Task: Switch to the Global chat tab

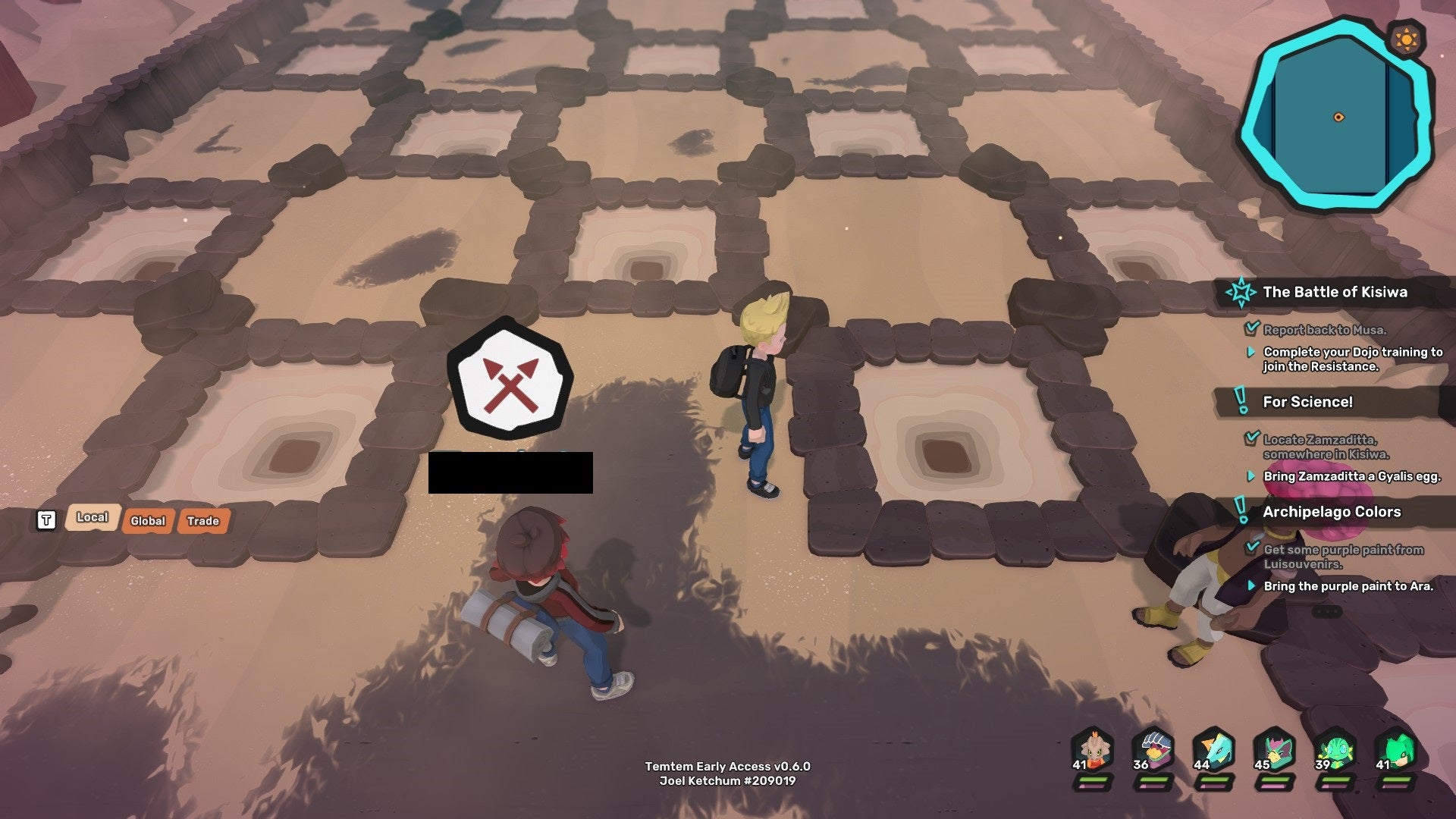Action: 148,521
